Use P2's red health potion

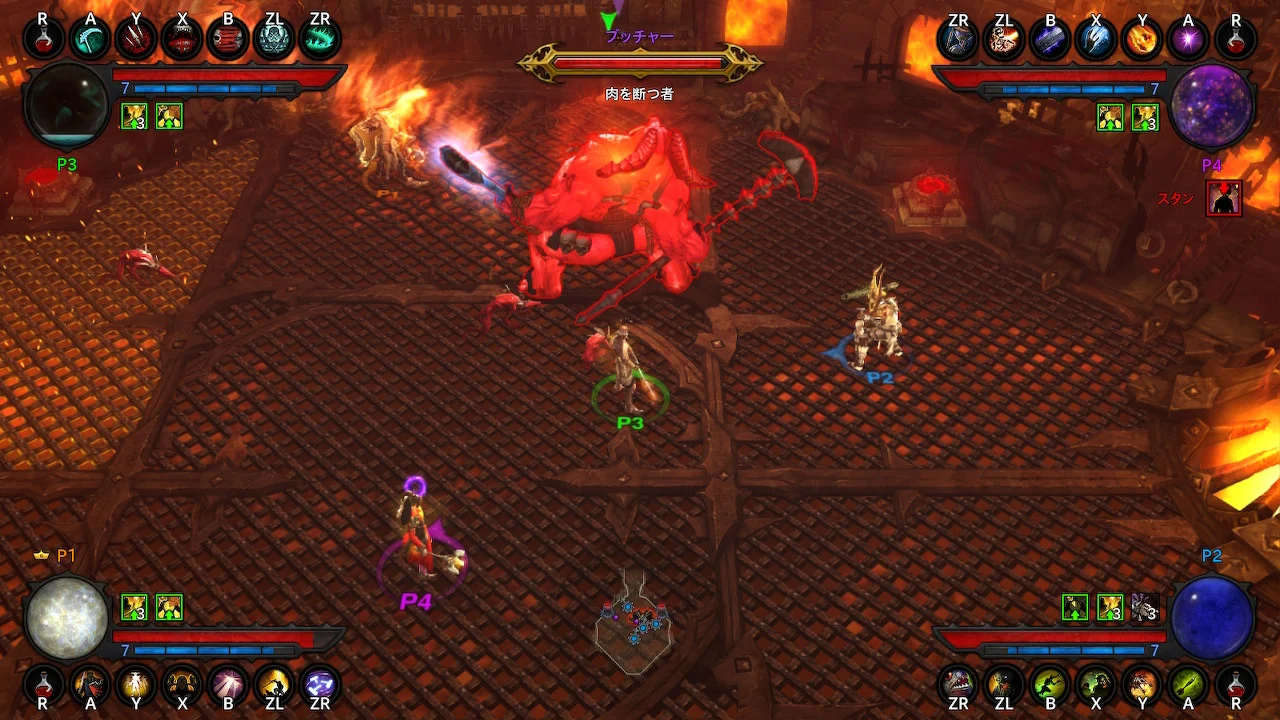click(1235, 684)
